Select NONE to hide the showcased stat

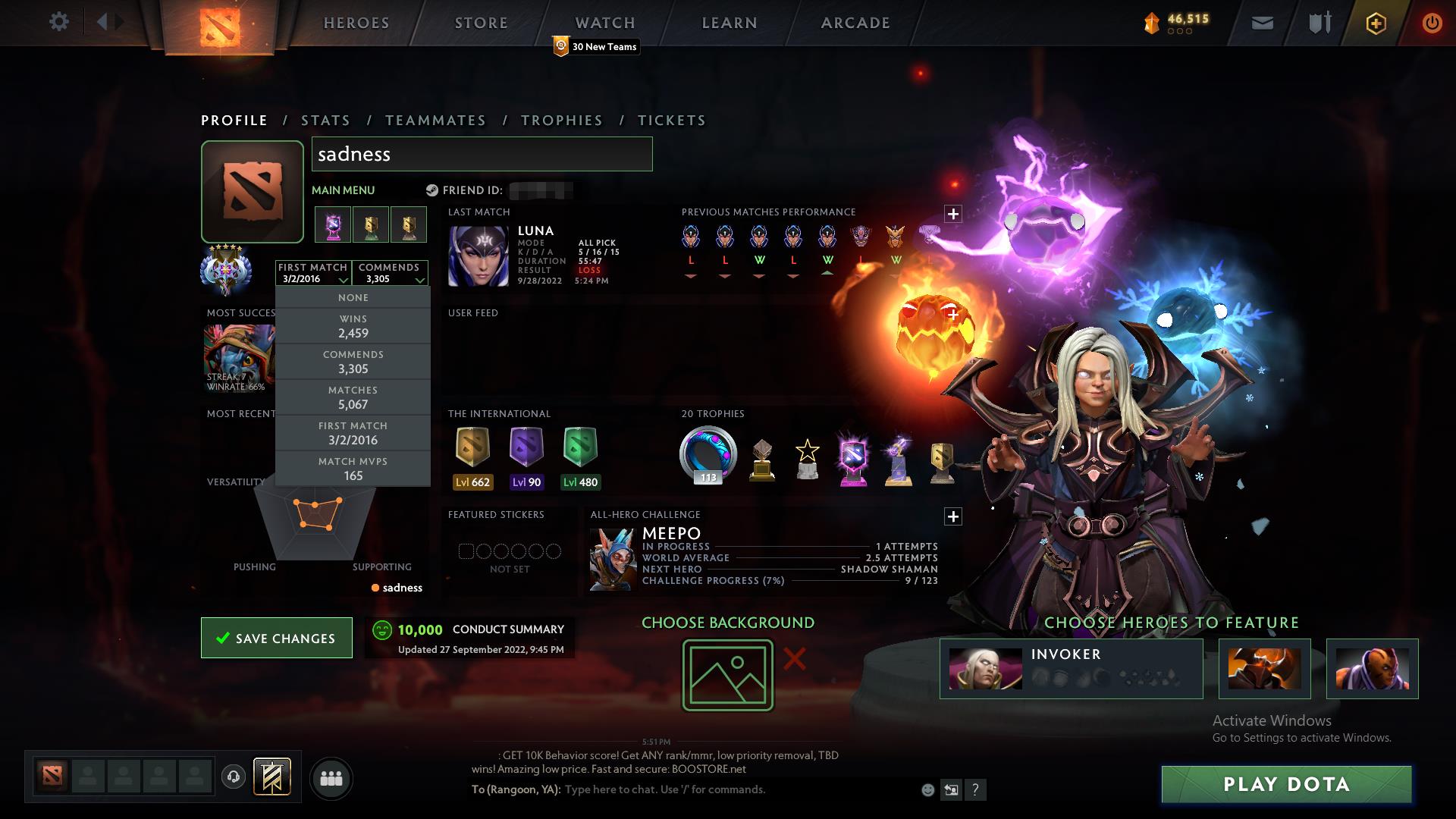353,297
